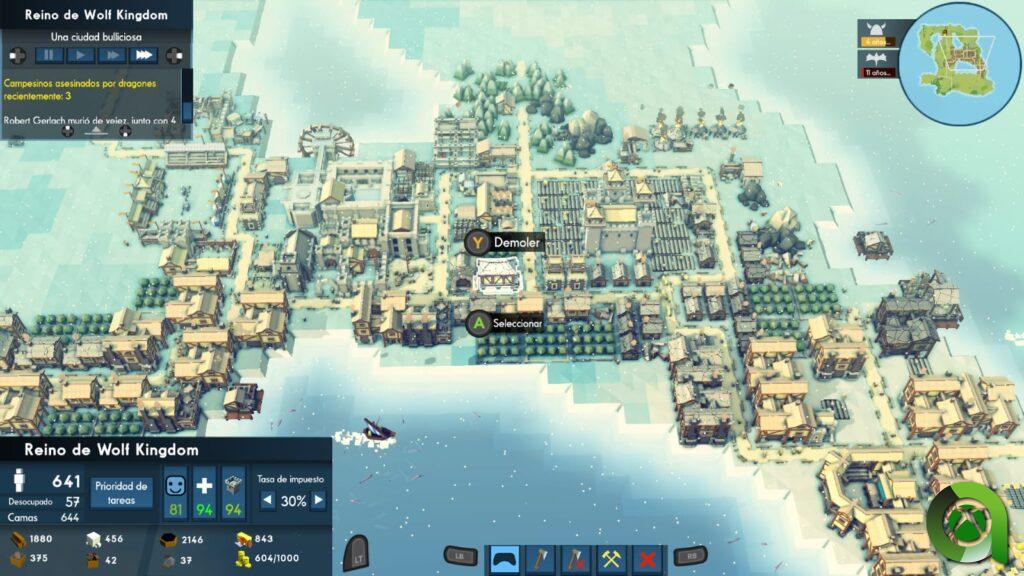Open the happiness smiley face indicator
The image size is (1024, 576).
pyautogui.click(x=176, y=493)
